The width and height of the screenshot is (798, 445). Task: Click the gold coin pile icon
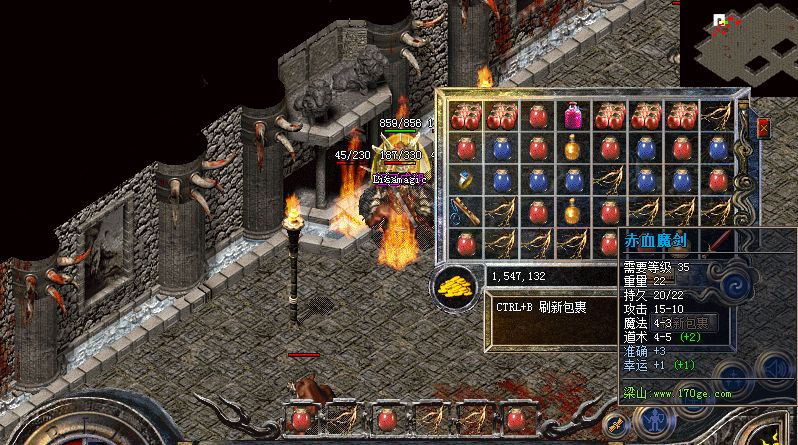point(456,287)
